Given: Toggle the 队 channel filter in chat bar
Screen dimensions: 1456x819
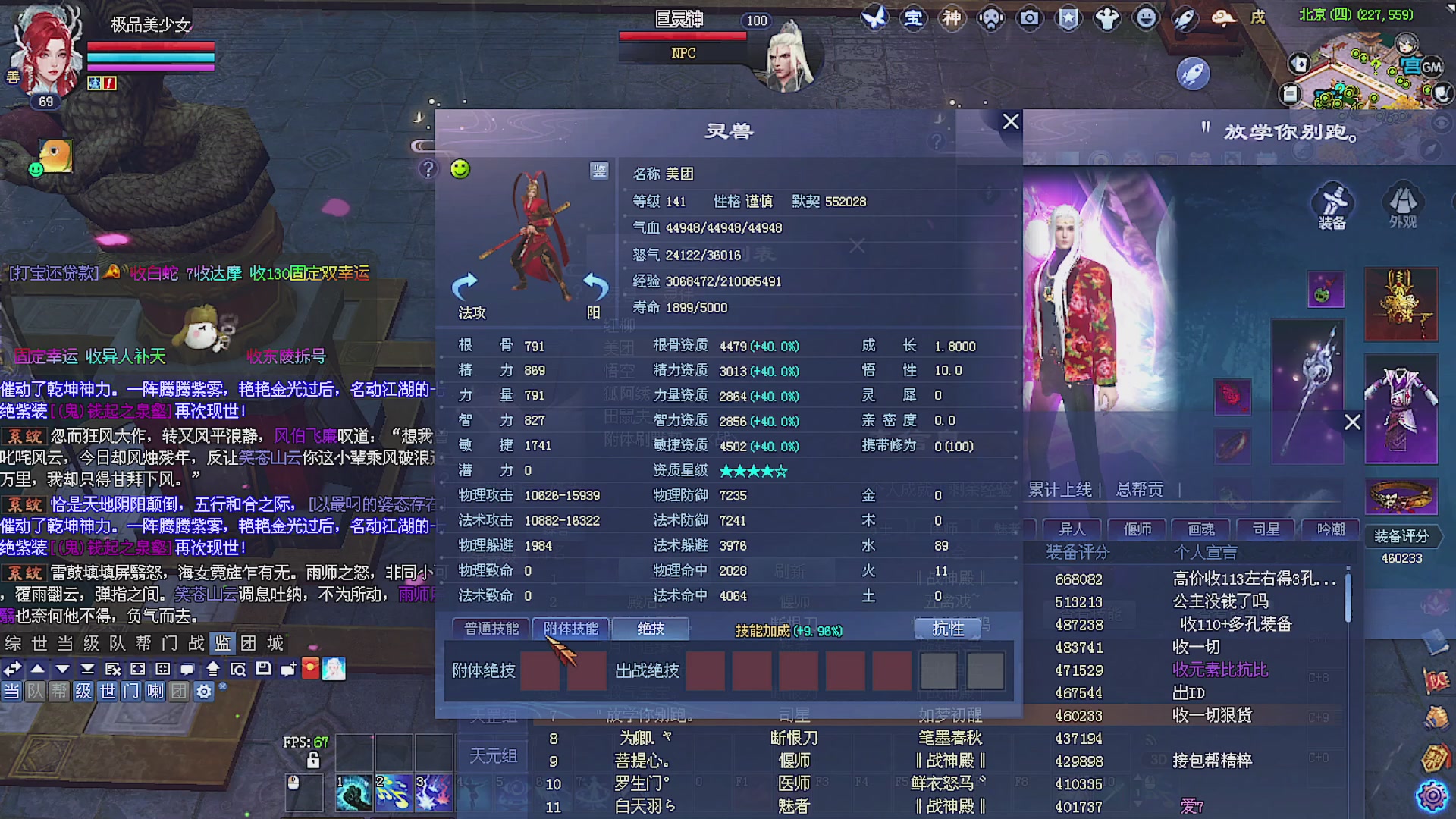Looking at the screenshot, I should click(x=34, y=692).
